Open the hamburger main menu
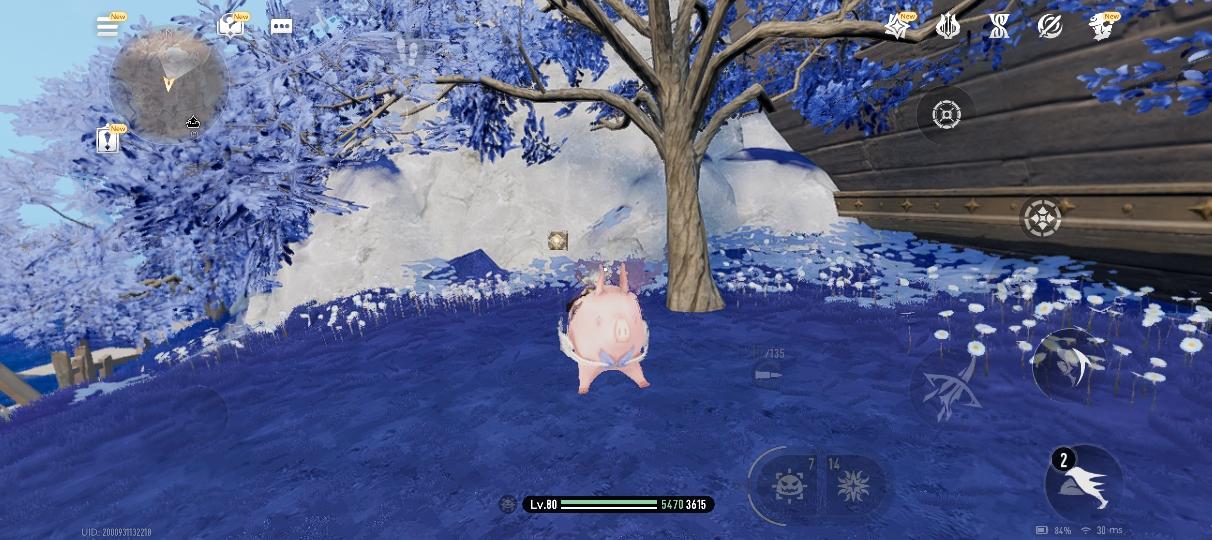This screenshot has height=540, width=1212. pyautogui.click(x=107, y=27)
